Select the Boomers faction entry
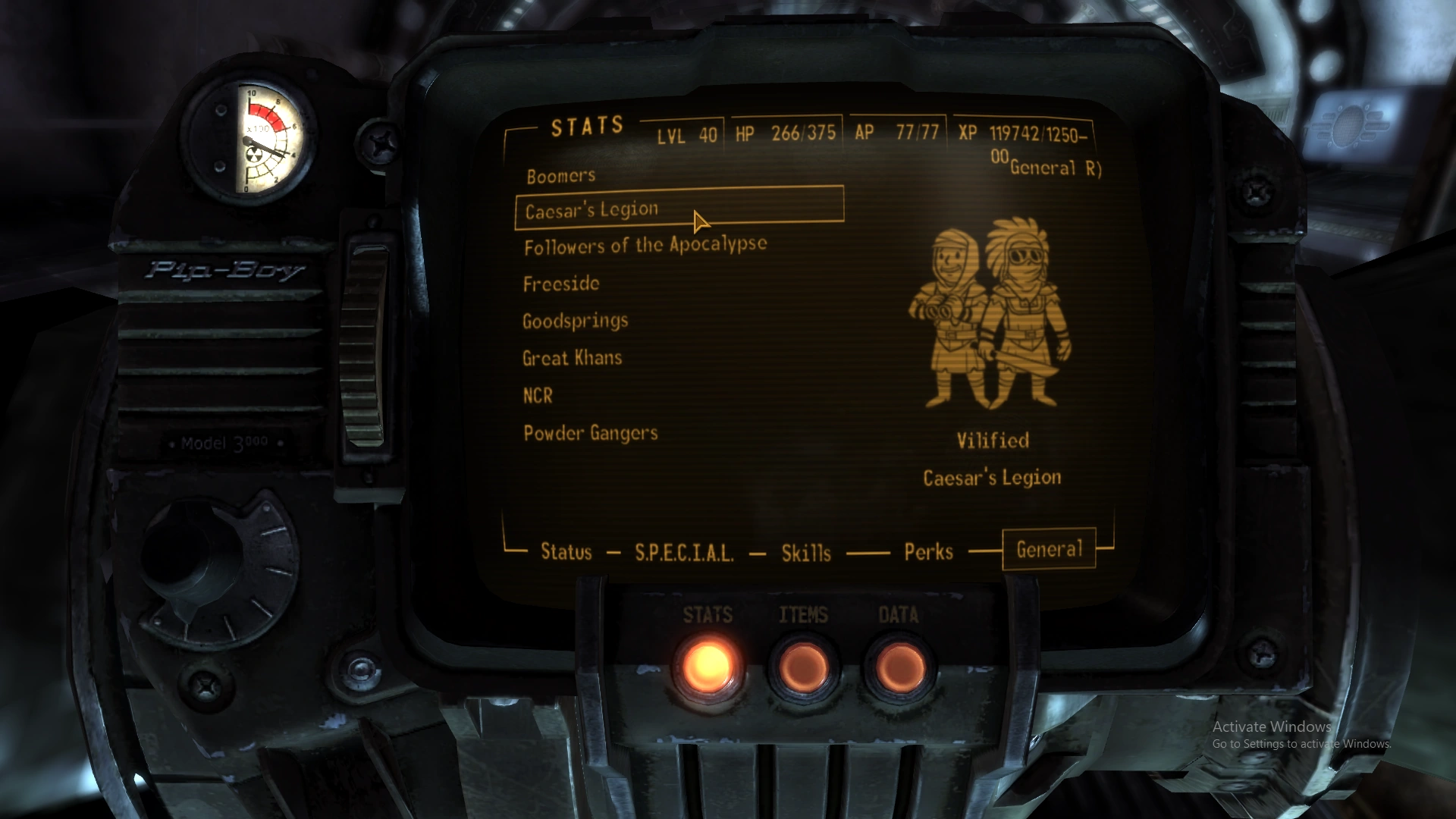Screen dimensions: 1456x819 [561, 174]
